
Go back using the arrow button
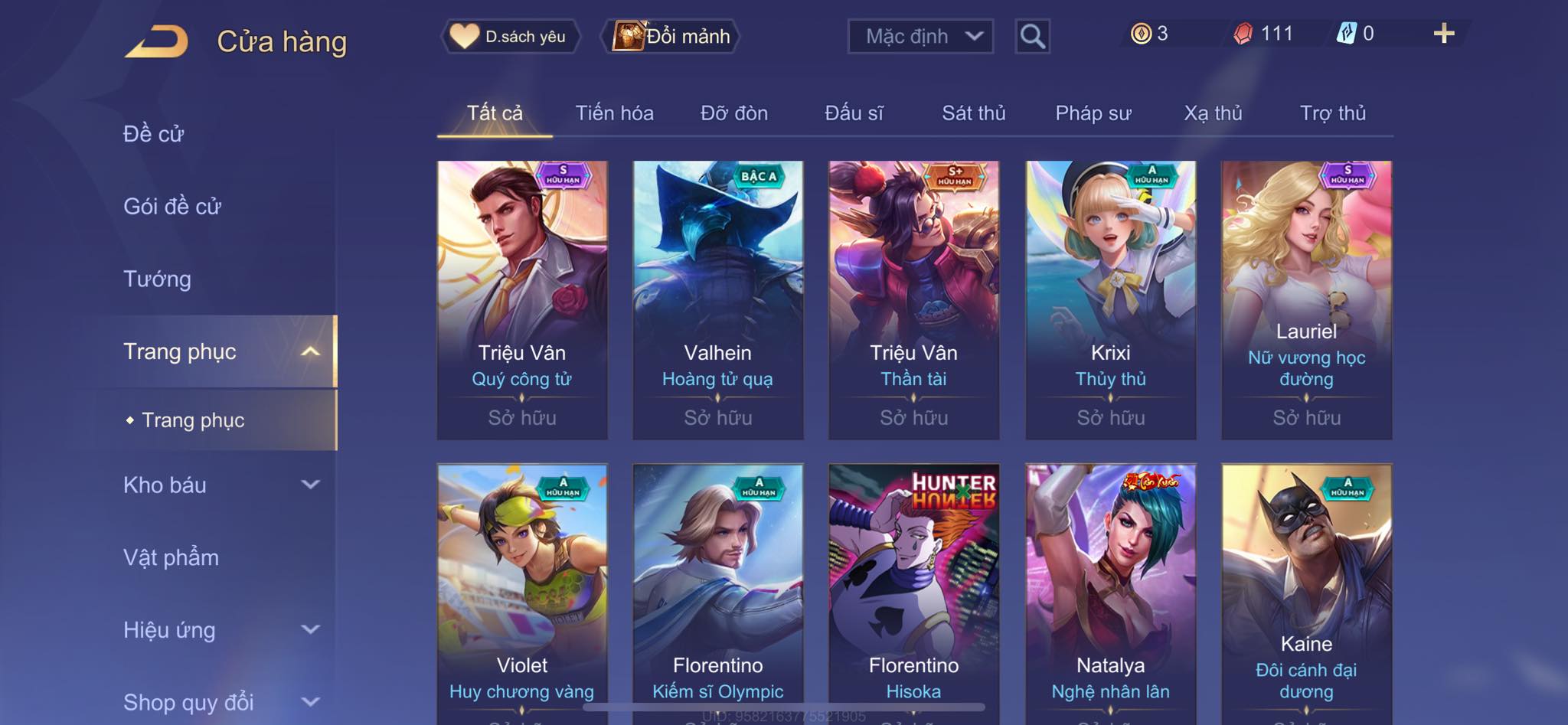click(157, 41)
